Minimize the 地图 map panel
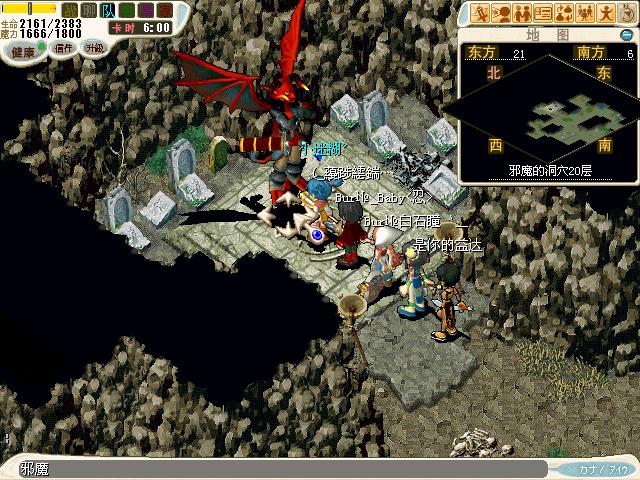The image size is (640, 480). 628,36
